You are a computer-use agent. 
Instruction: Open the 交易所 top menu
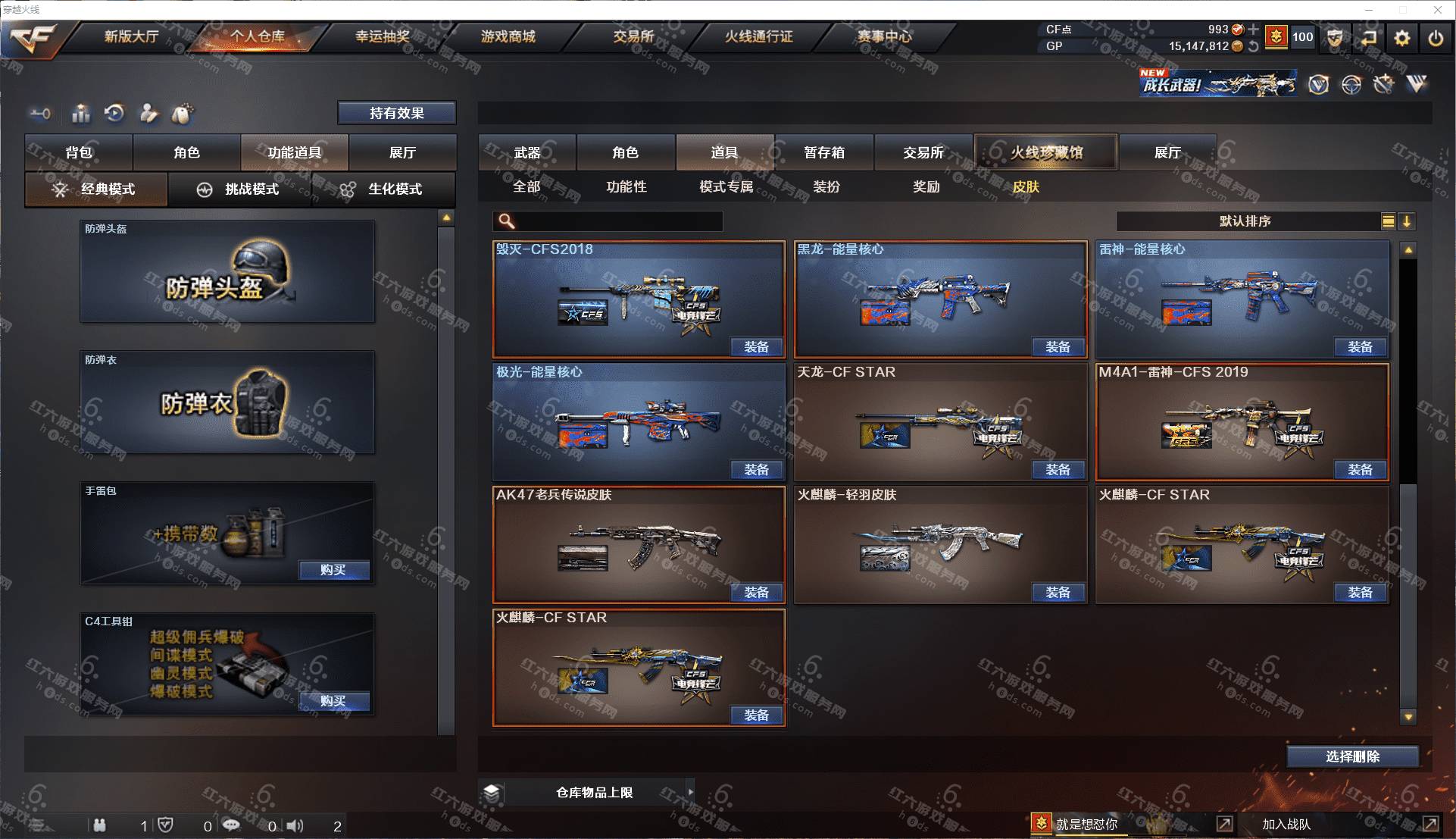pos(633,36)
